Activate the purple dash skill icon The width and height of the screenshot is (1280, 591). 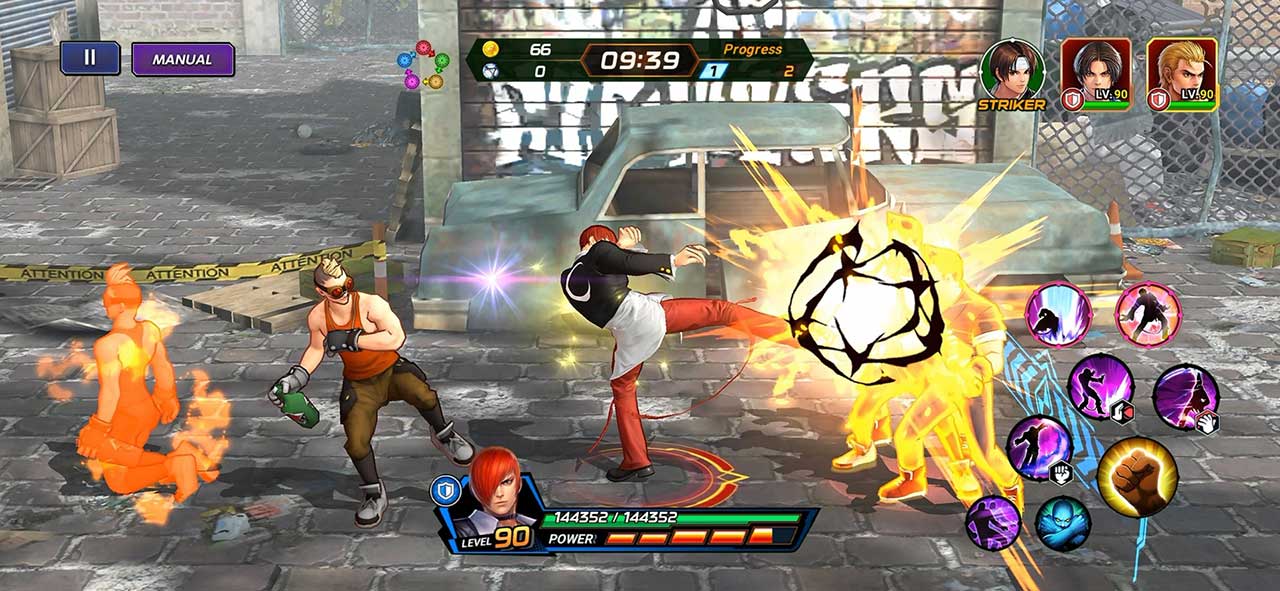(x=993, y=522)
